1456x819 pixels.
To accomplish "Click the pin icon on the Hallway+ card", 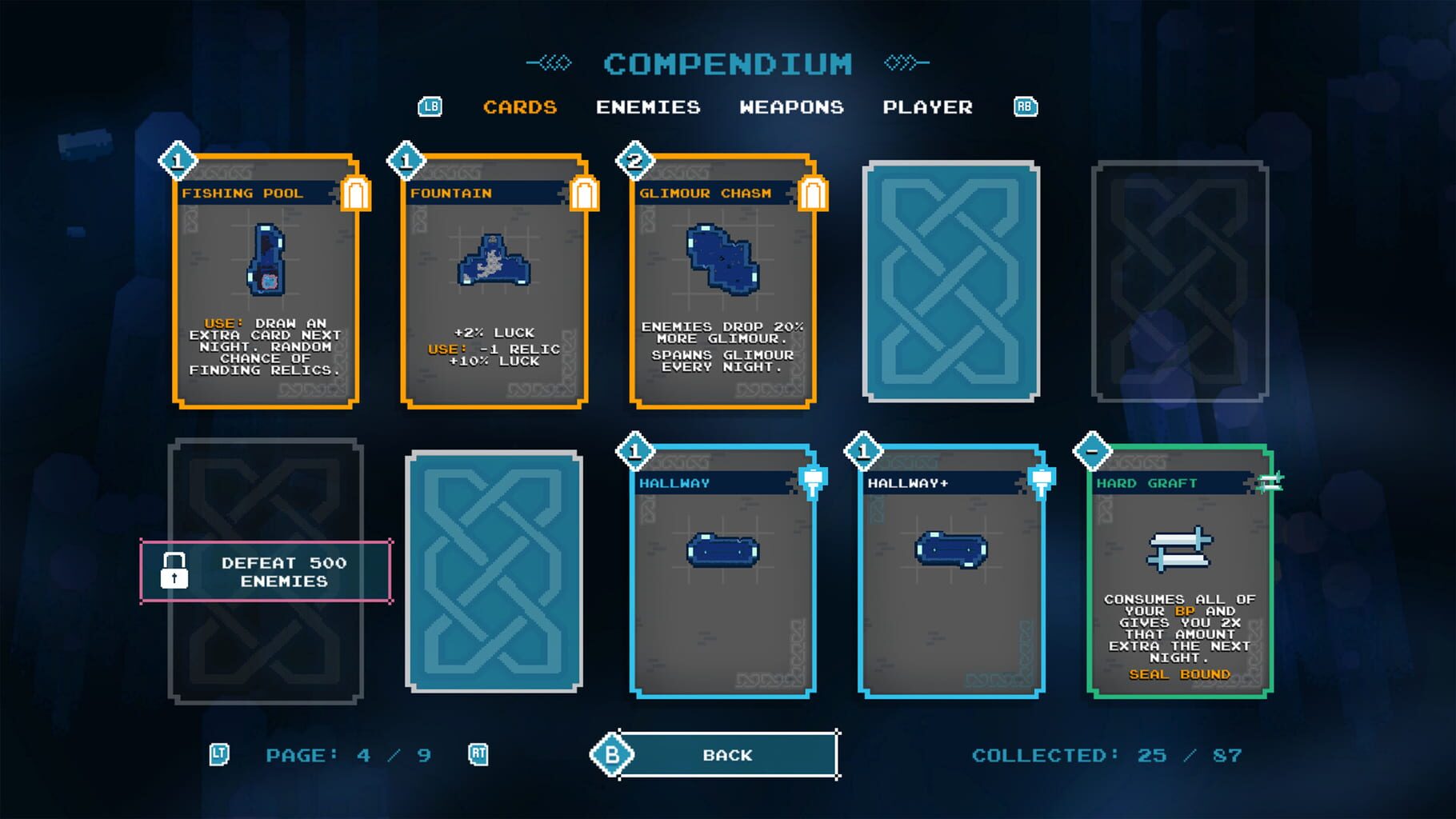I will point(1040,482).
